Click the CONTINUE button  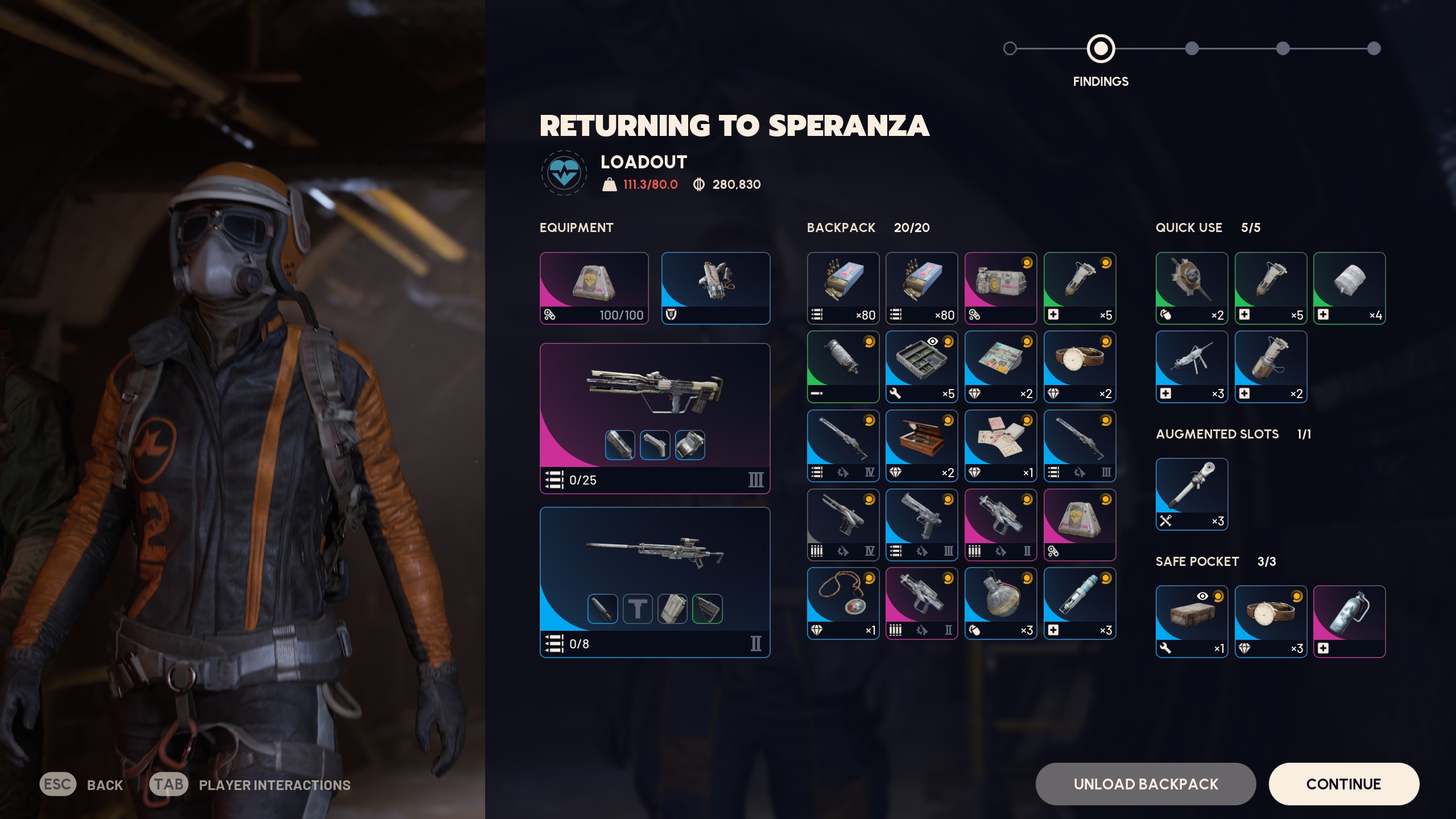[x=1343, y=784]
